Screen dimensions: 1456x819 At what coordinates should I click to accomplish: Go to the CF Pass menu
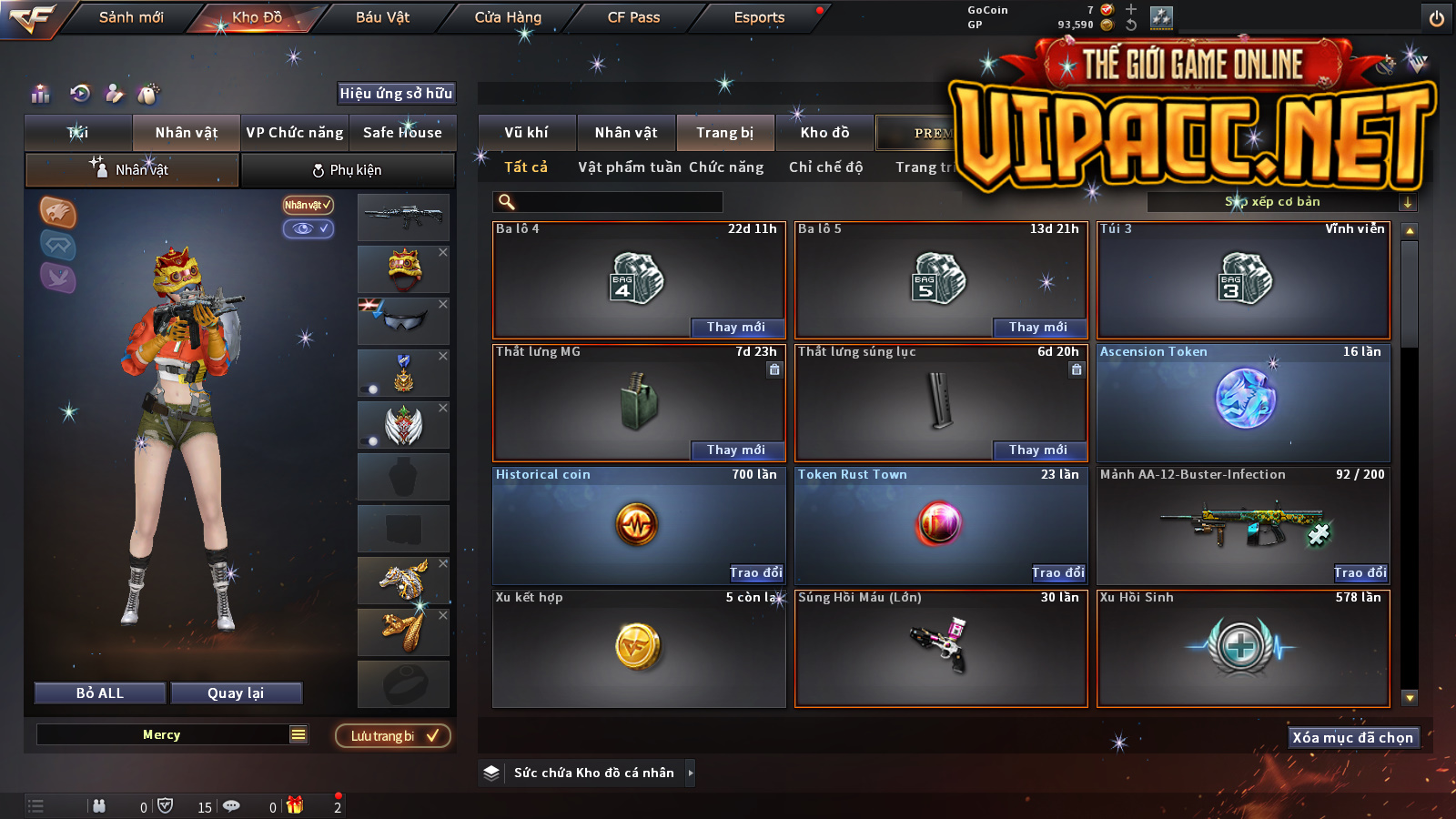[633, 17]
